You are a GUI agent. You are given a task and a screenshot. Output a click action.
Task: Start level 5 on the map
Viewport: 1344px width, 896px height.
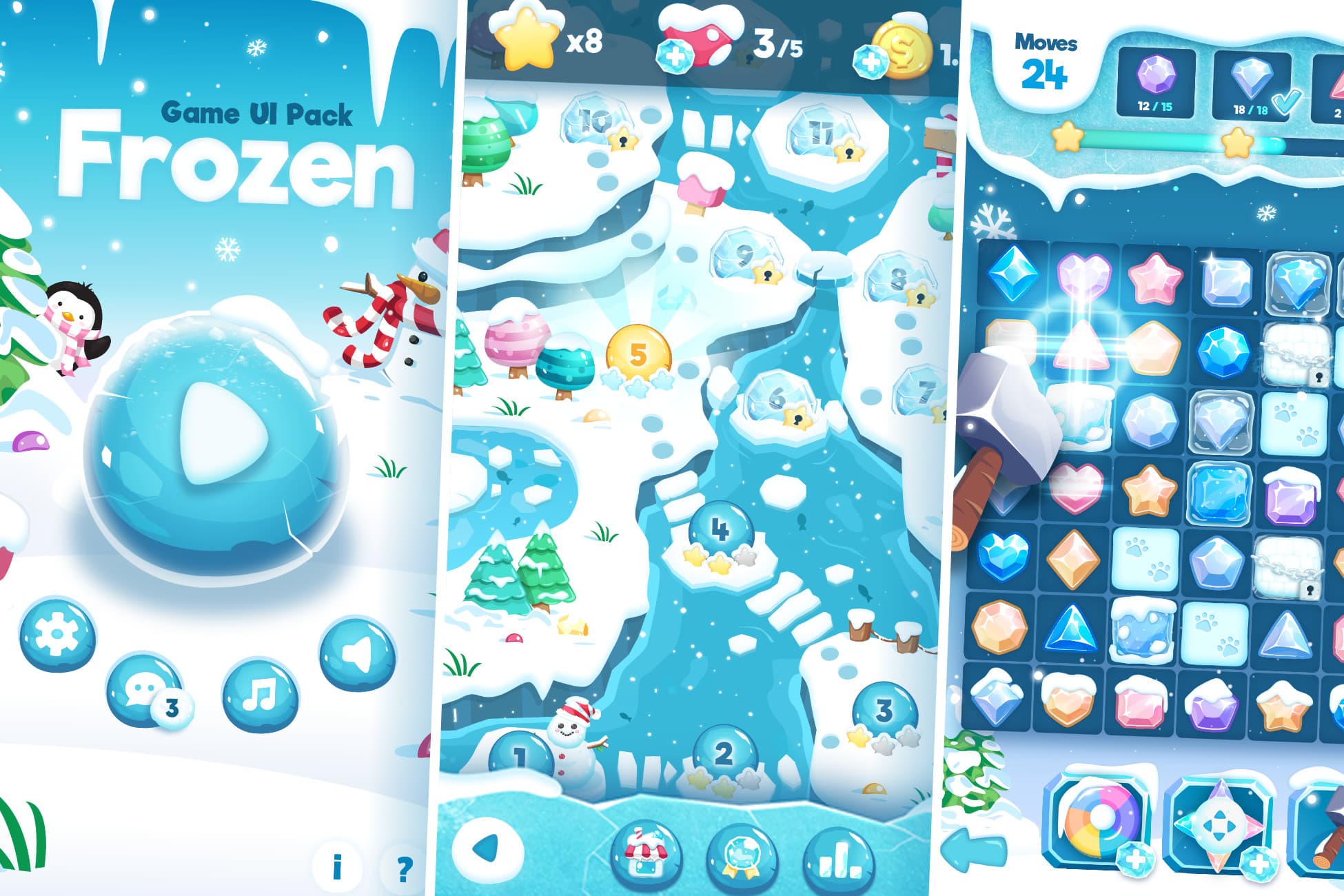tap(638, 353)
